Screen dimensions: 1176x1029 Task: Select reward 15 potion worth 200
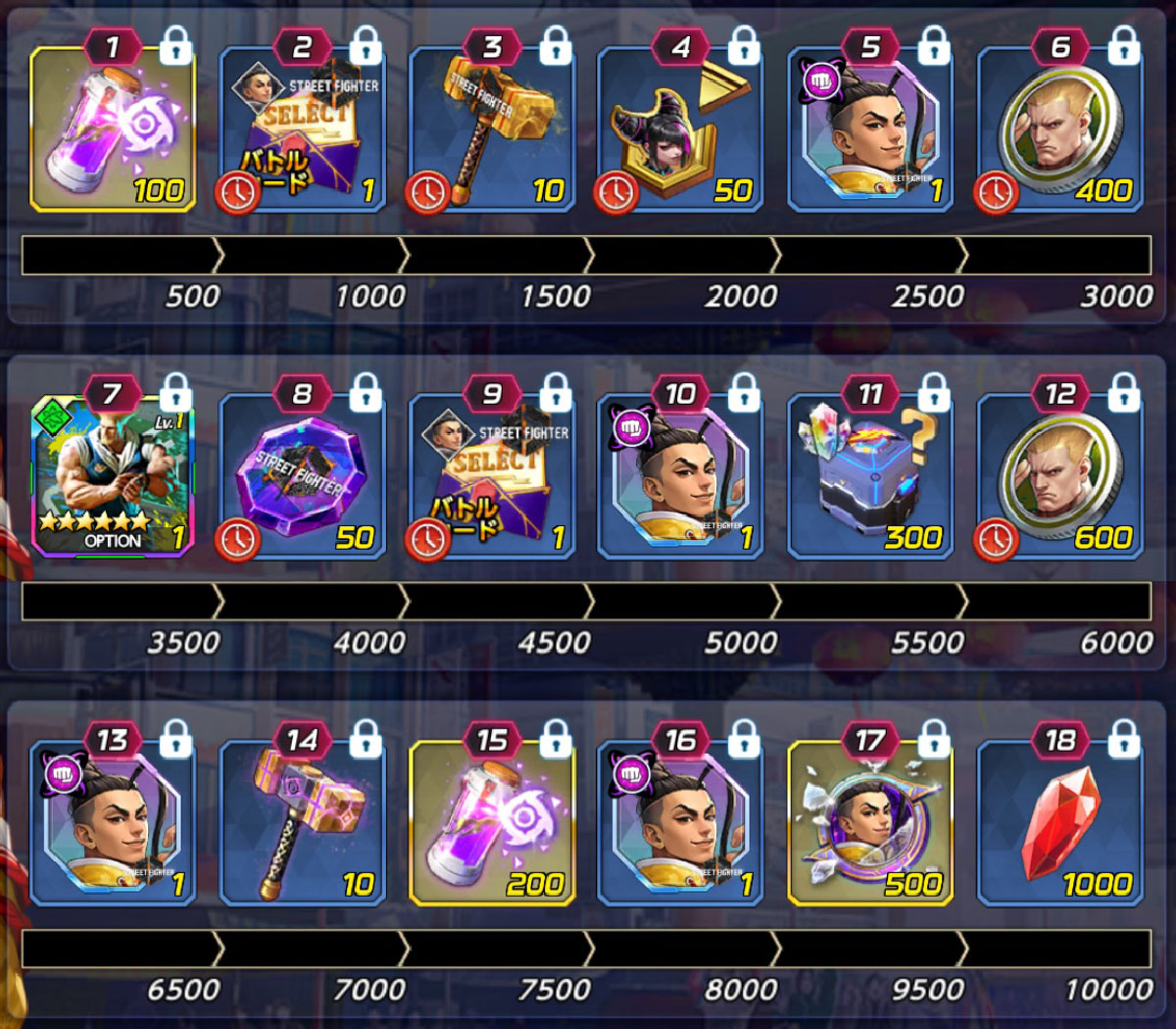pyautogui.click(x=492, y=823)
